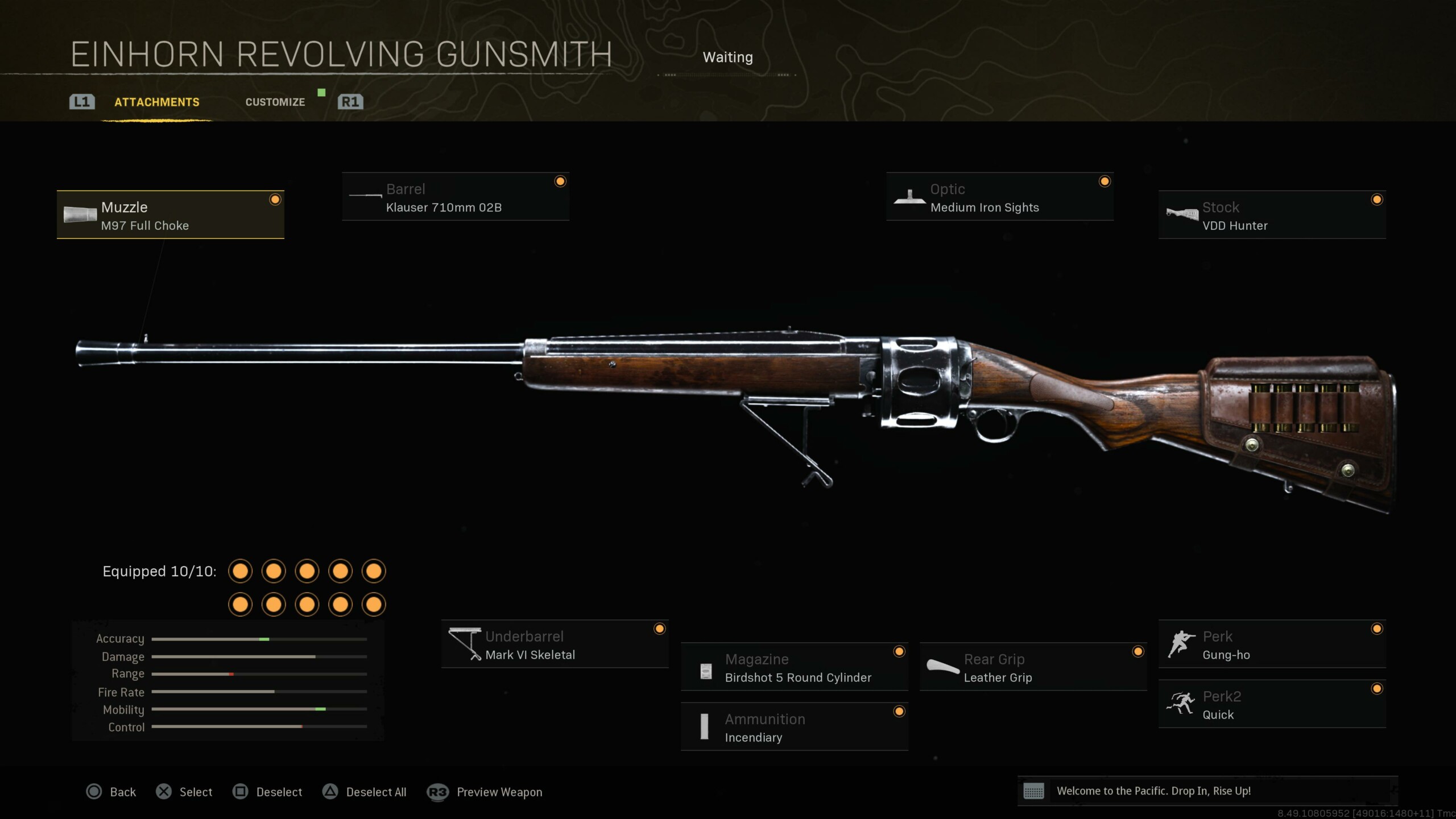Click the Deselect All option
The image size is (1456, 819).
[365, 792]
